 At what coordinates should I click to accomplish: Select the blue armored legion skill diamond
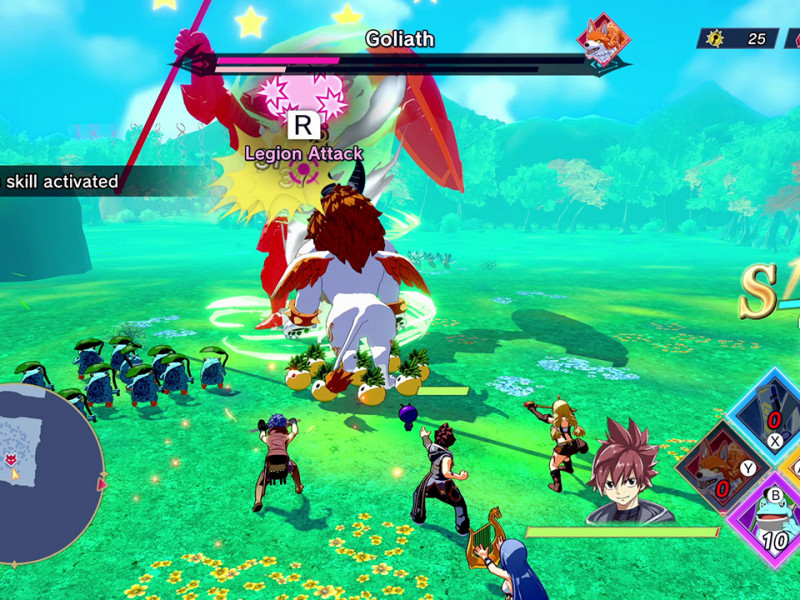coord(771,412)
